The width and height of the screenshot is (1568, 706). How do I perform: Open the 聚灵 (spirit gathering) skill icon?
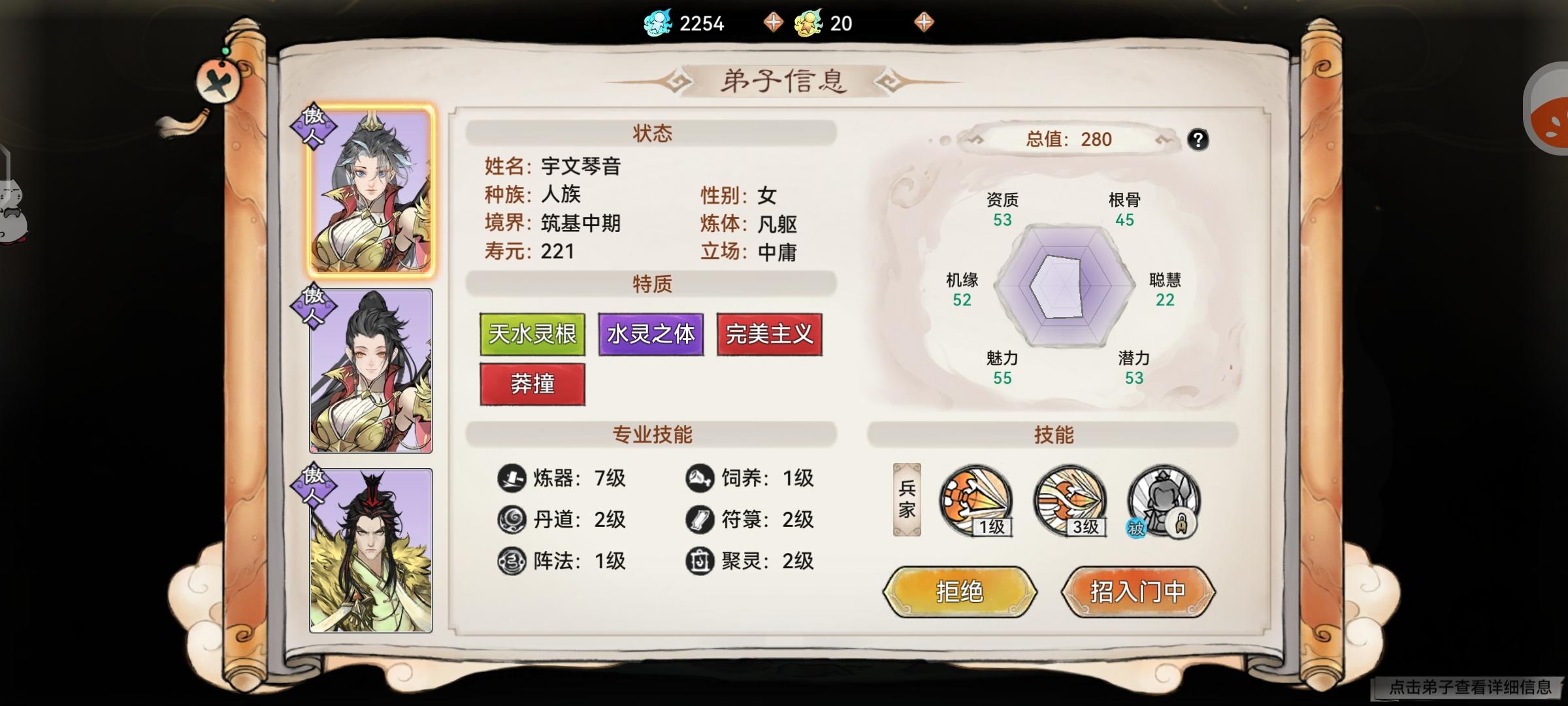click(x=700, y=561)
